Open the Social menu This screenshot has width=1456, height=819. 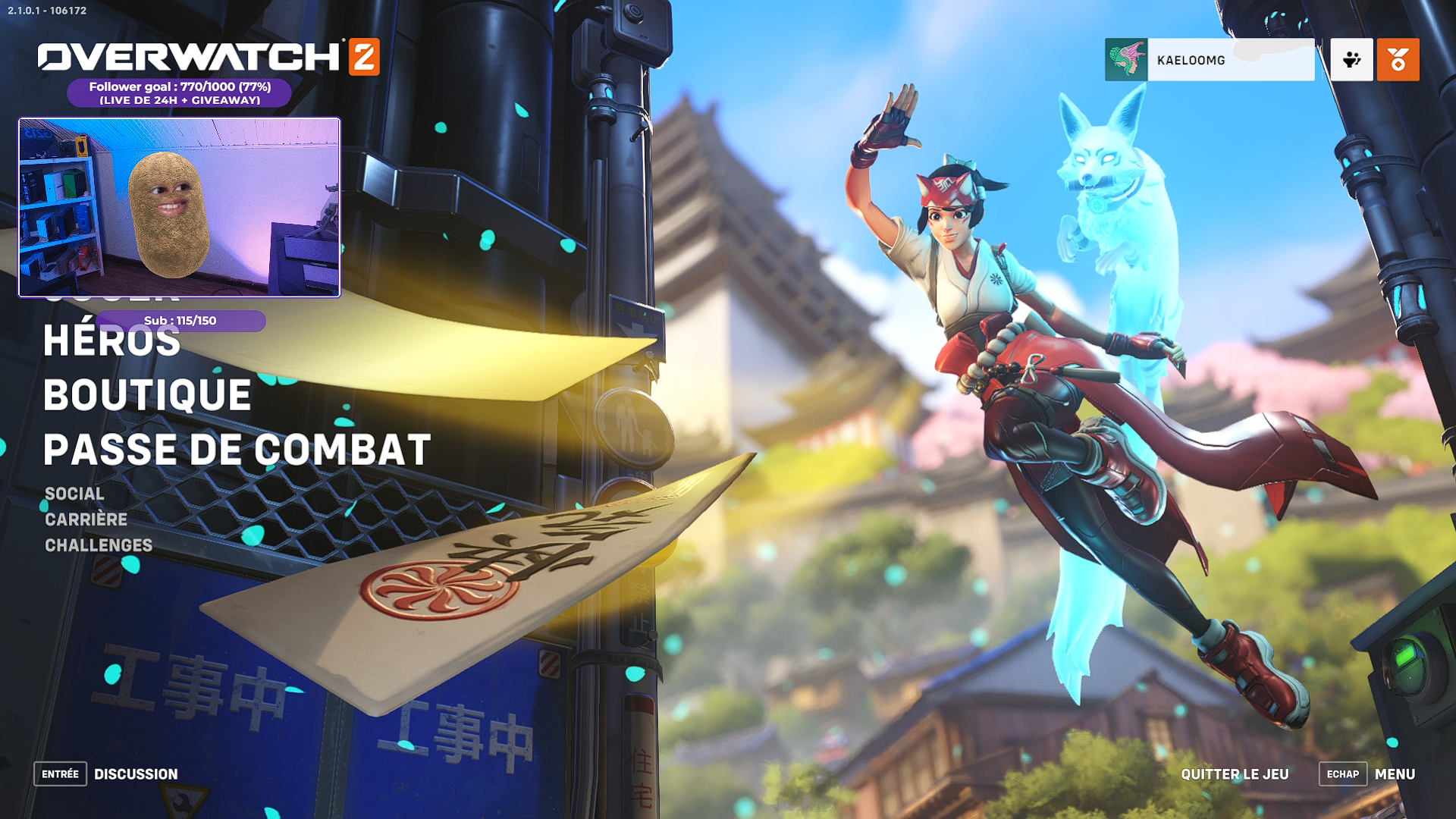click(x=74, y=494)
